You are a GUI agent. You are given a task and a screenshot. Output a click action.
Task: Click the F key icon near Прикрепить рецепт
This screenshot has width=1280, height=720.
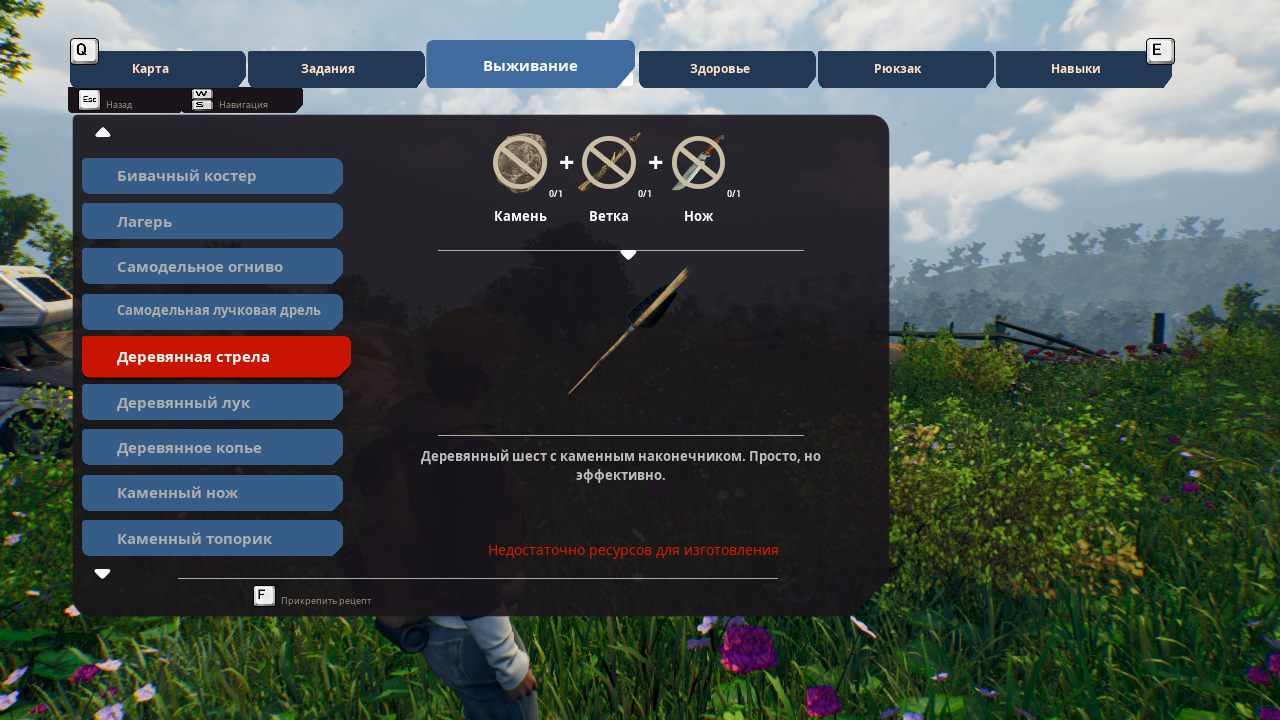coord(264,595)
